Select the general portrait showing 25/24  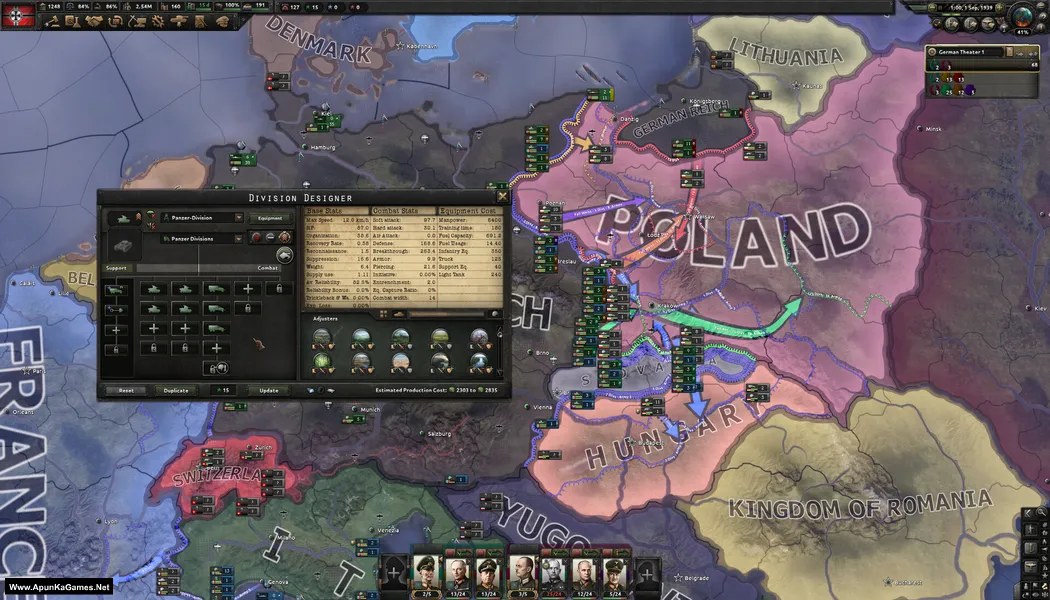tap(551, 575)
